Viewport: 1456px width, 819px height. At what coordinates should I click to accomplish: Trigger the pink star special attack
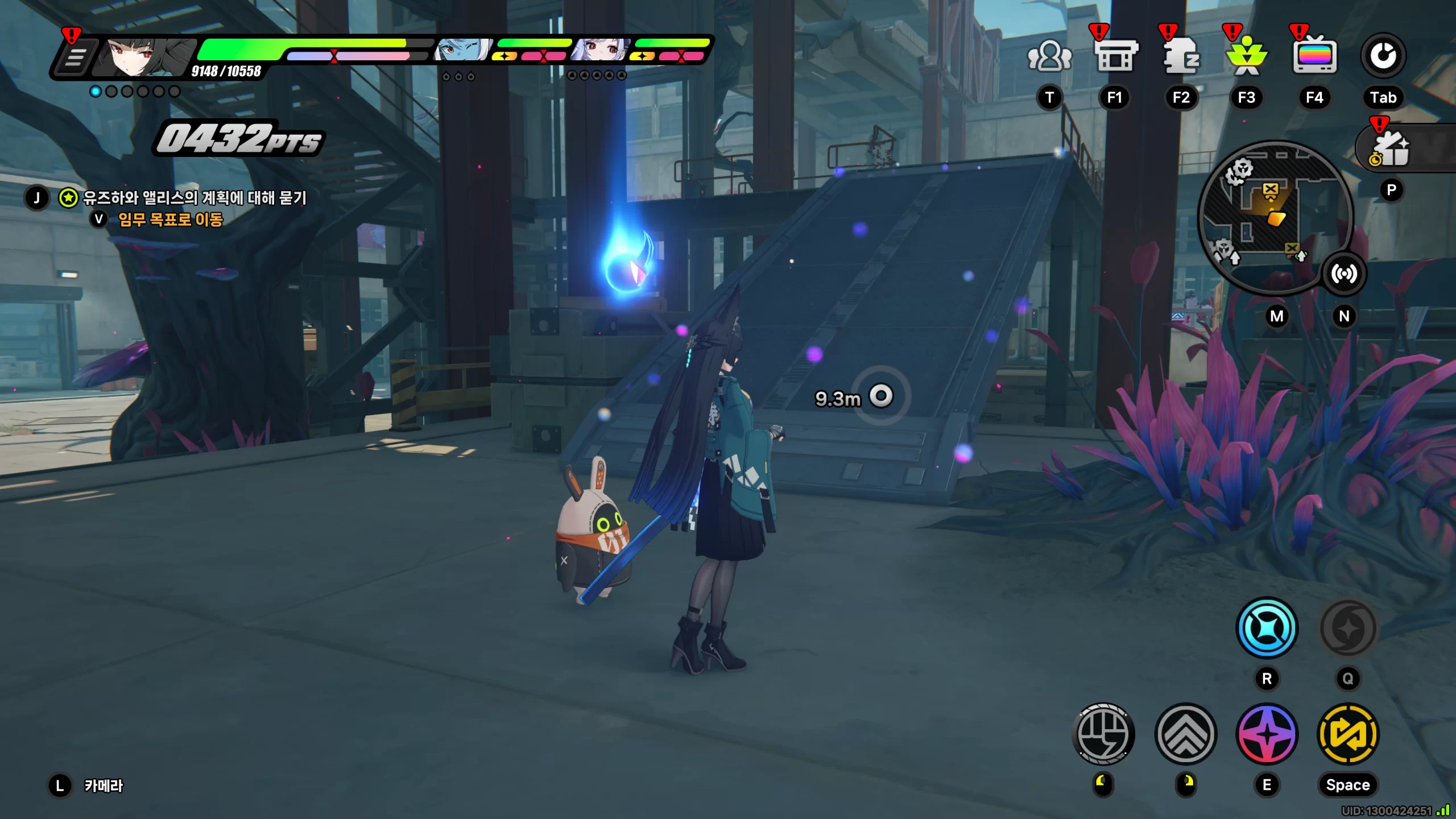pos(1267,734)
